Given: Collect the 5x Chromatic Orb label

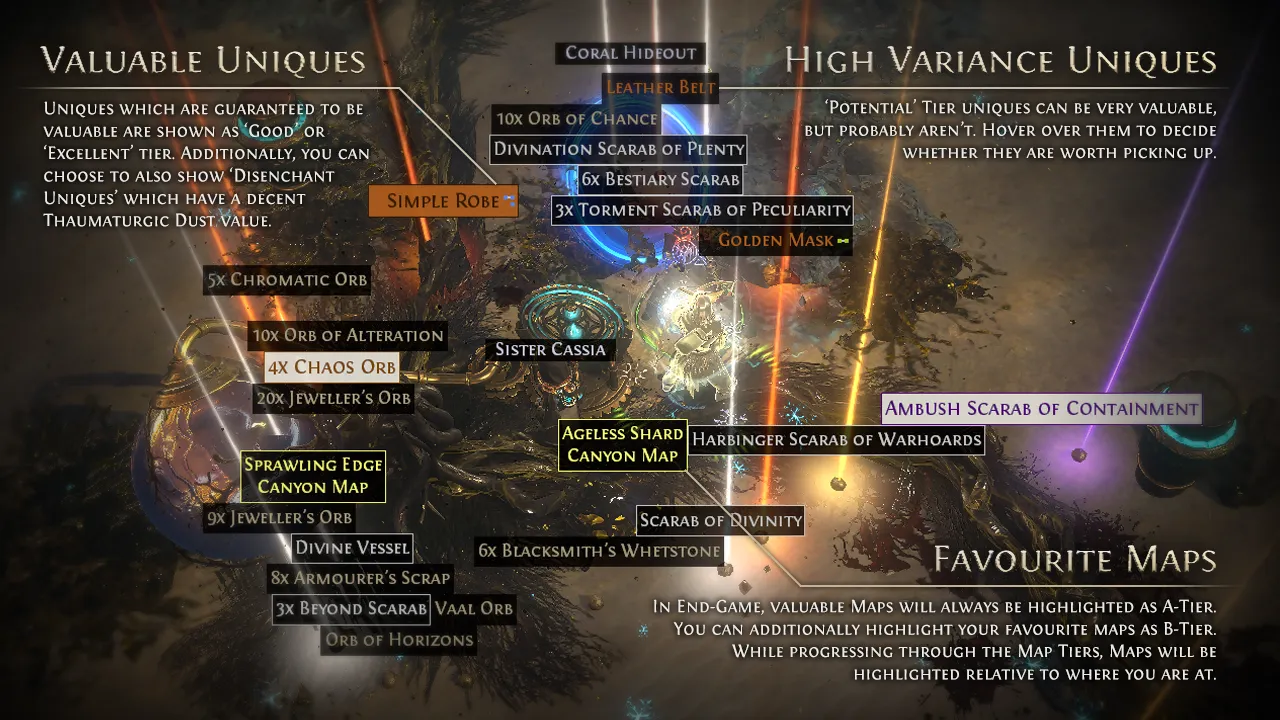Looking at the screenshot, I should 287,280.
